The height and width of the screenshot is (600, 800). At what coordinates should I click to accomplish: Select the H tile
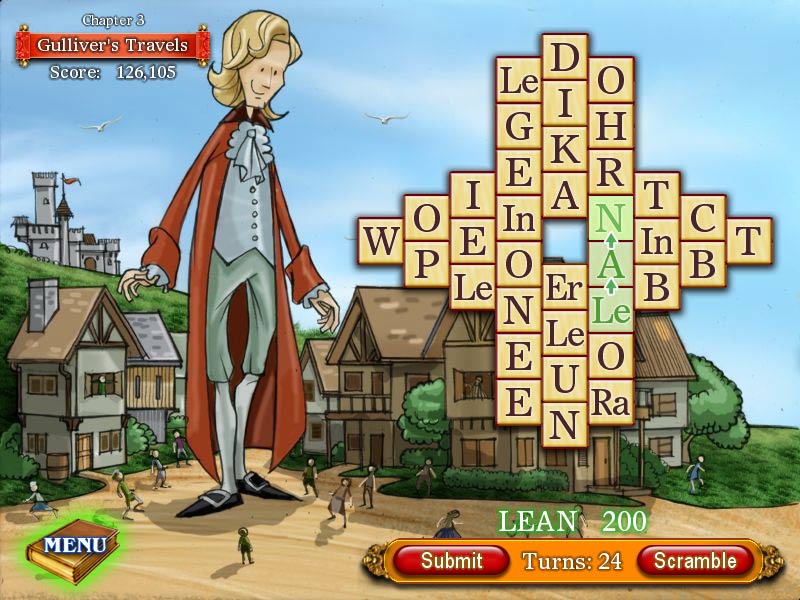[x=611, y=126]
